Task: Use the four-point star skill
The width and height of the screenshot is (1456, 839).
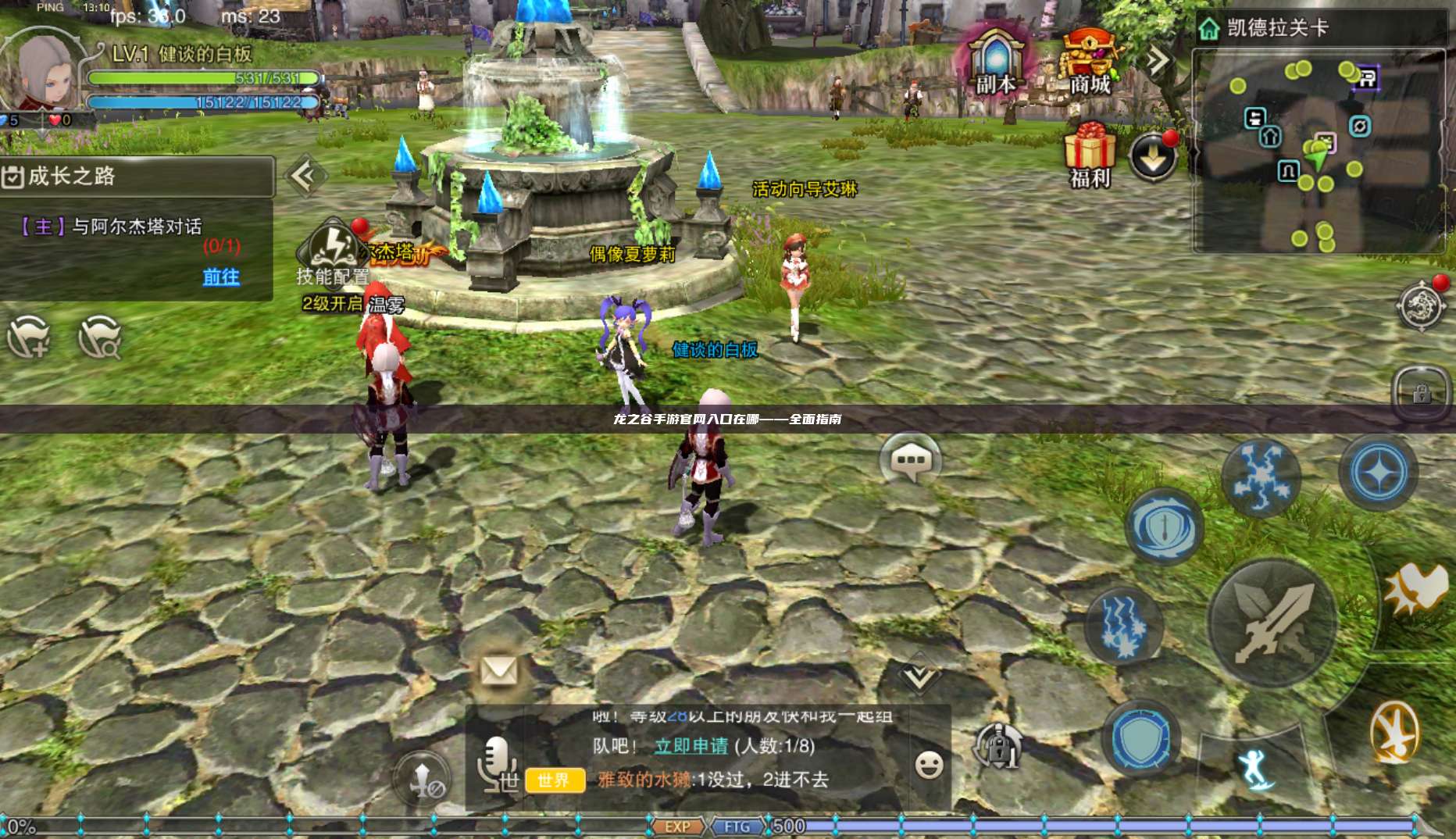Action: click(1379, 473)
